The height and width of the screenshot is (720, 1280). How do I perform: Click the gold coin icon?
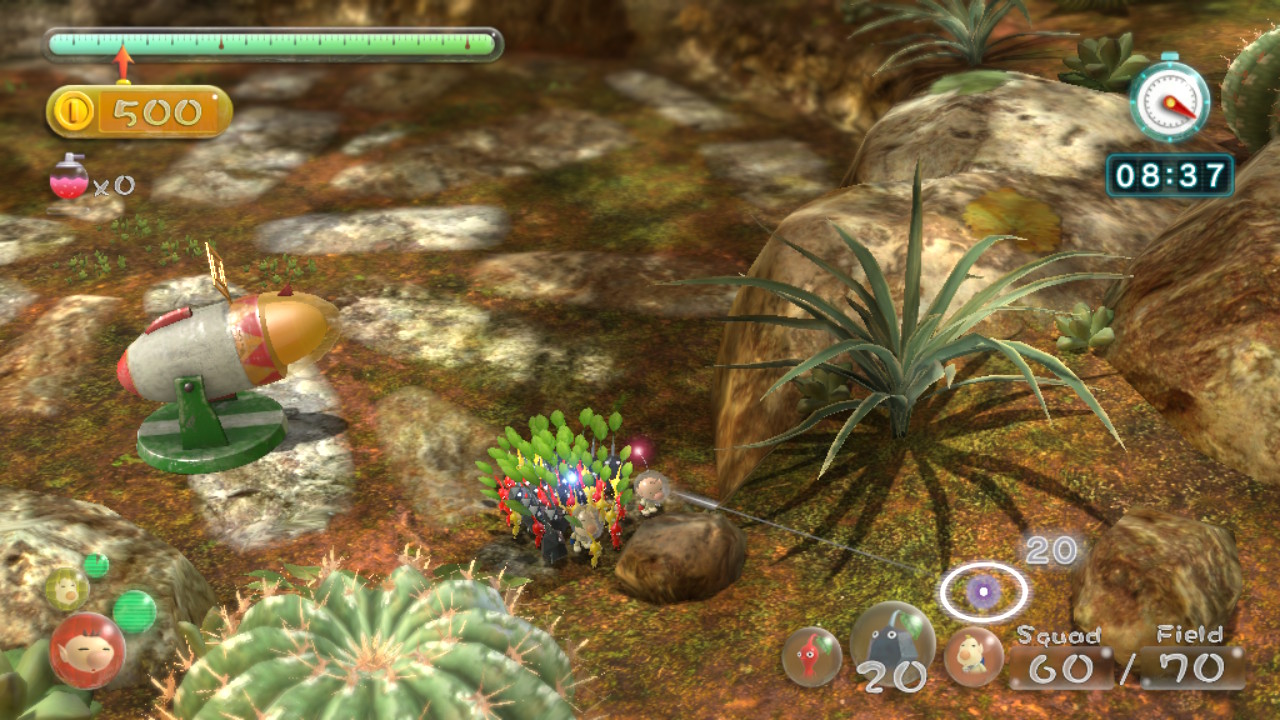[74, 112]
